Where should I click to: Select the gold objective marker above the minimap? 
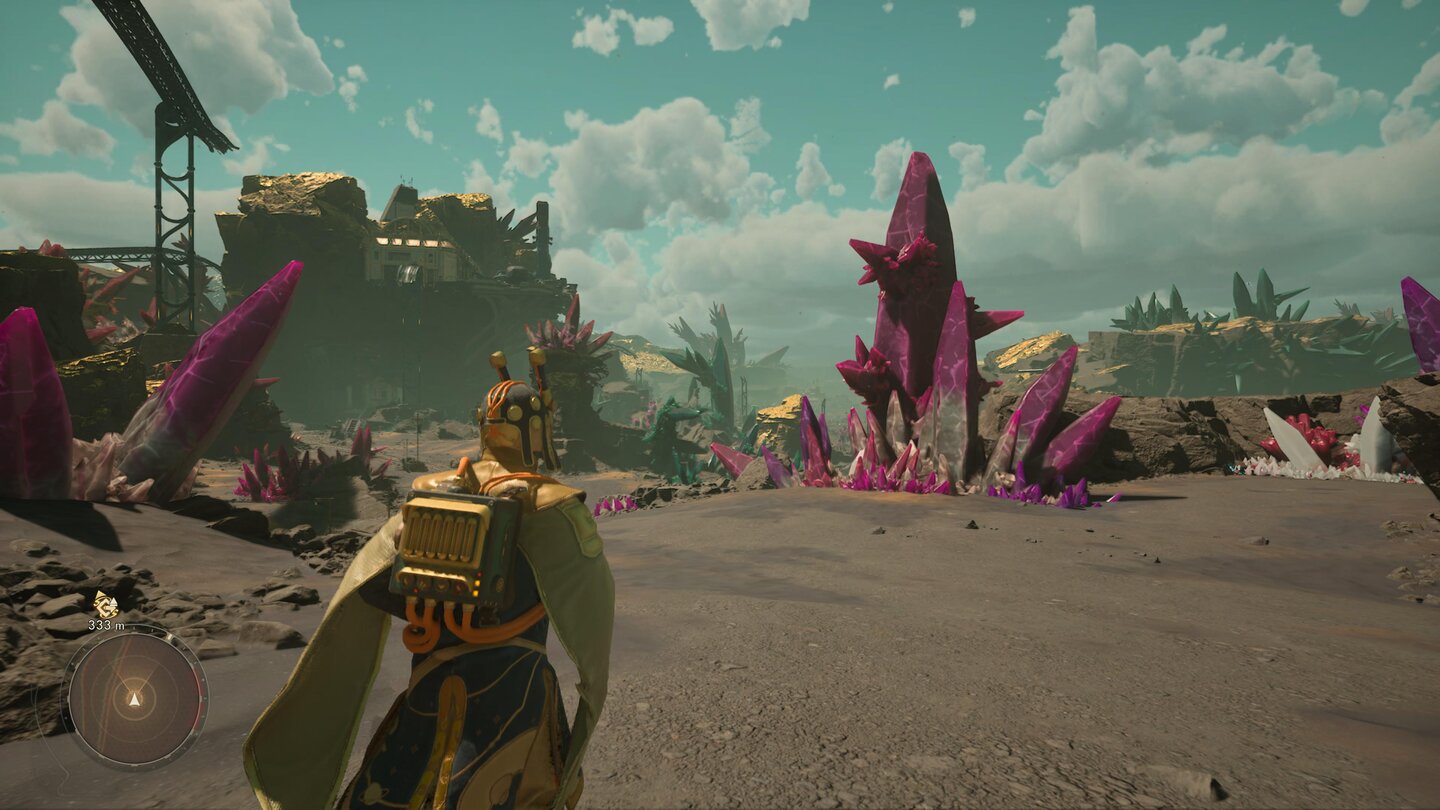(x=105, y=604)
